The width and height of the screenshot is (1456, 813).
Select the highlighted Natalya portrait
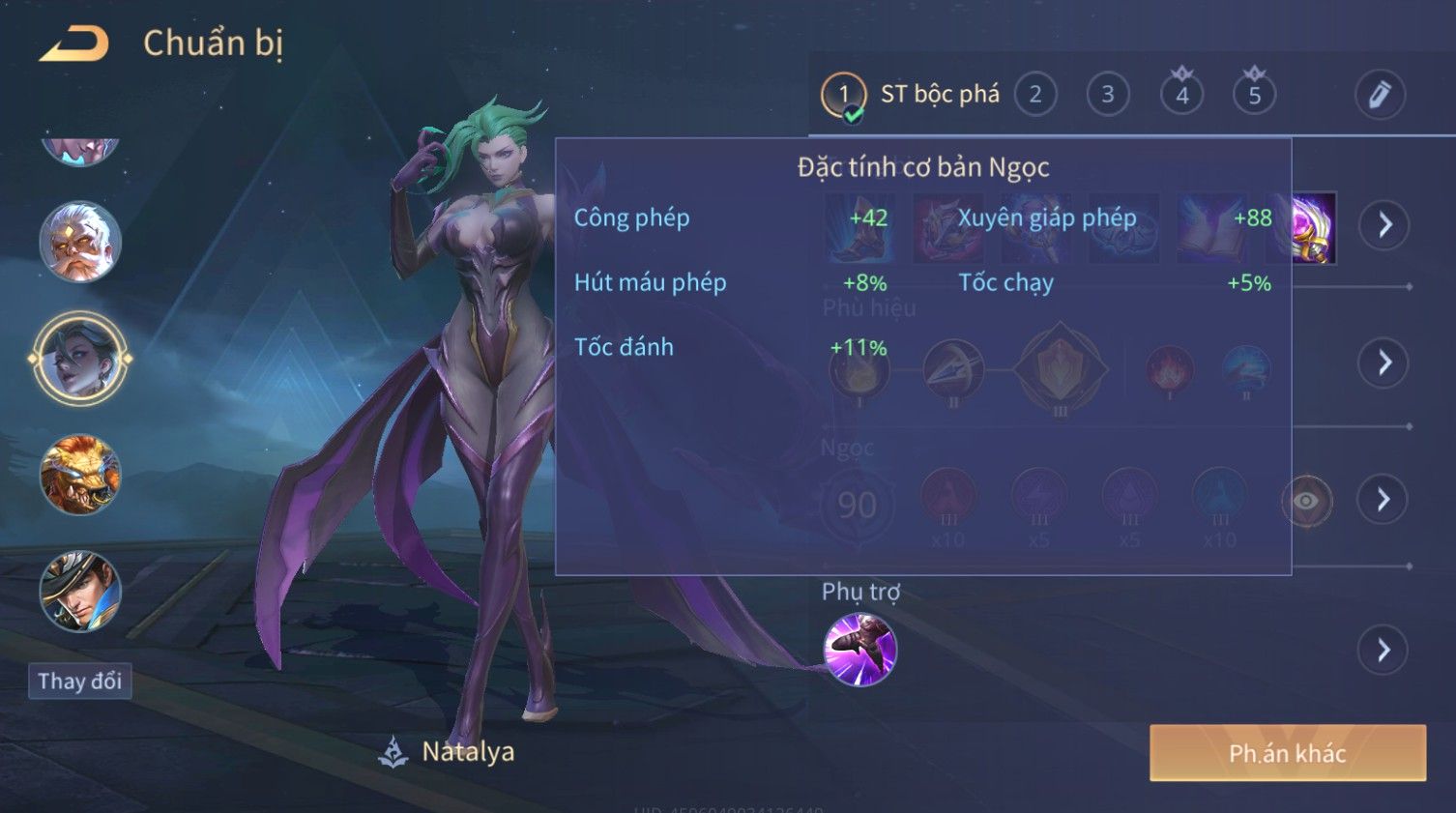click(80, 359)
